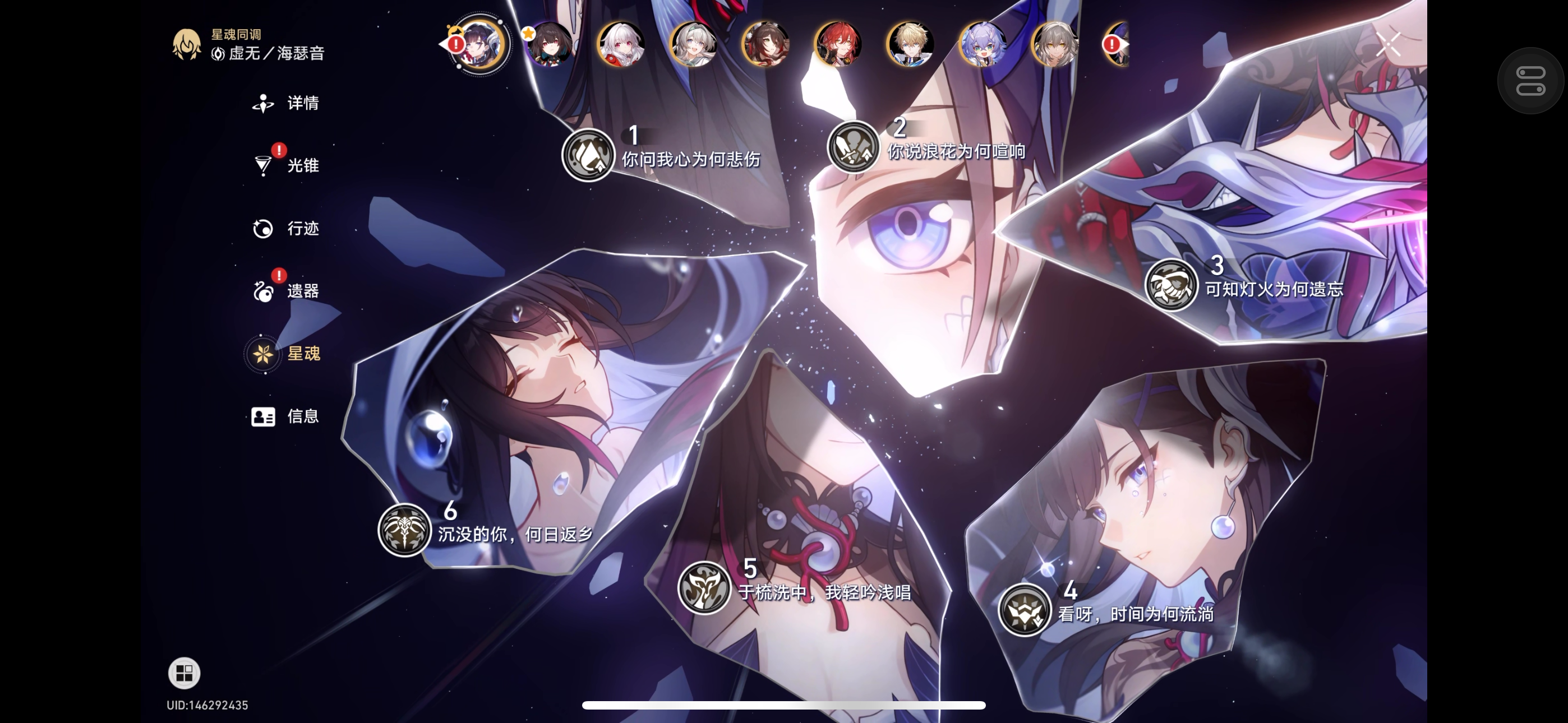Select the 星魂 eidolon menu entry
The height and width of the screenshot is (723, 1568).
[x=287, y=354]
